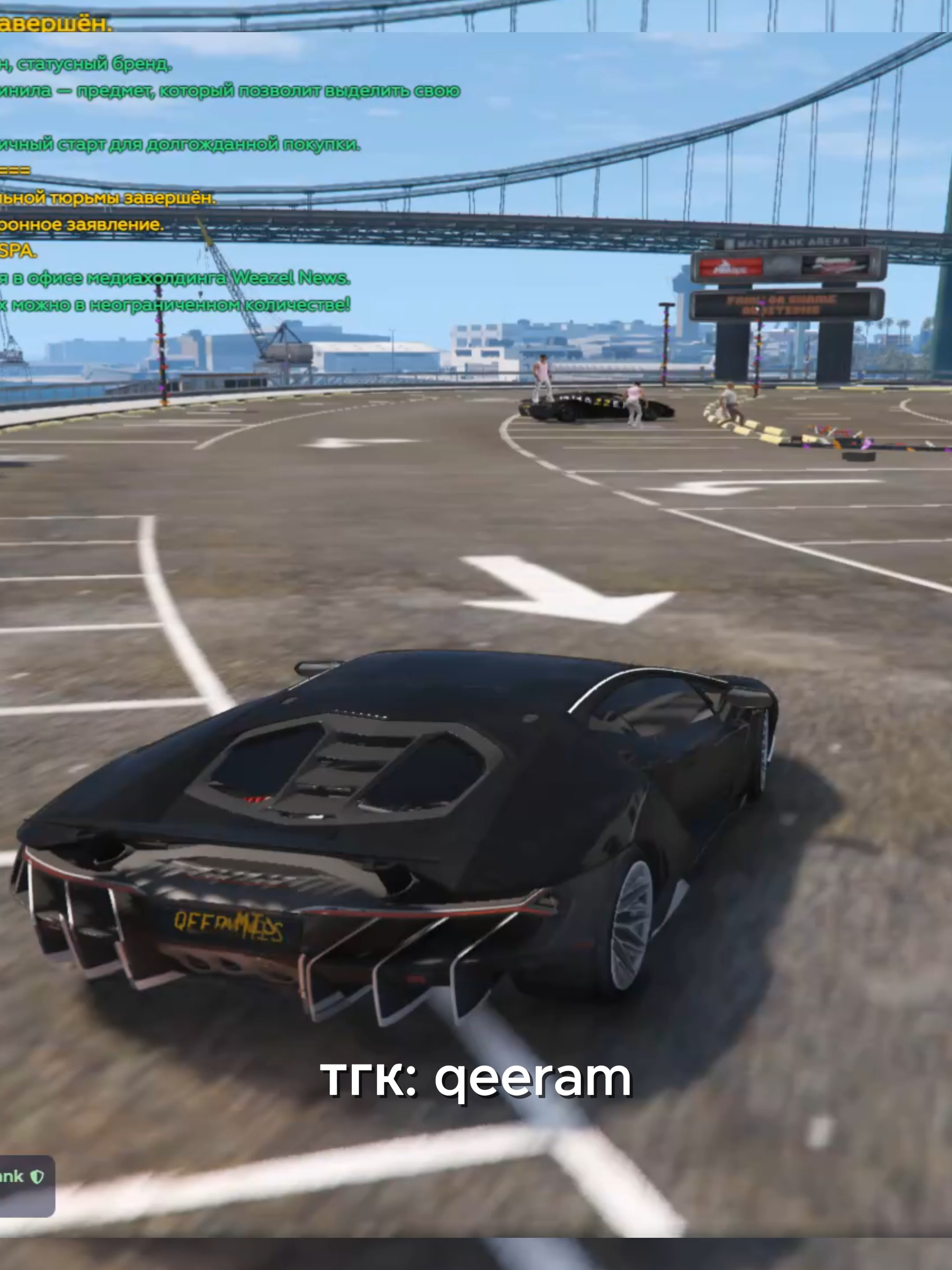
Task: Toggle the chat message about Weazel News office
Action: coord(172,278)
